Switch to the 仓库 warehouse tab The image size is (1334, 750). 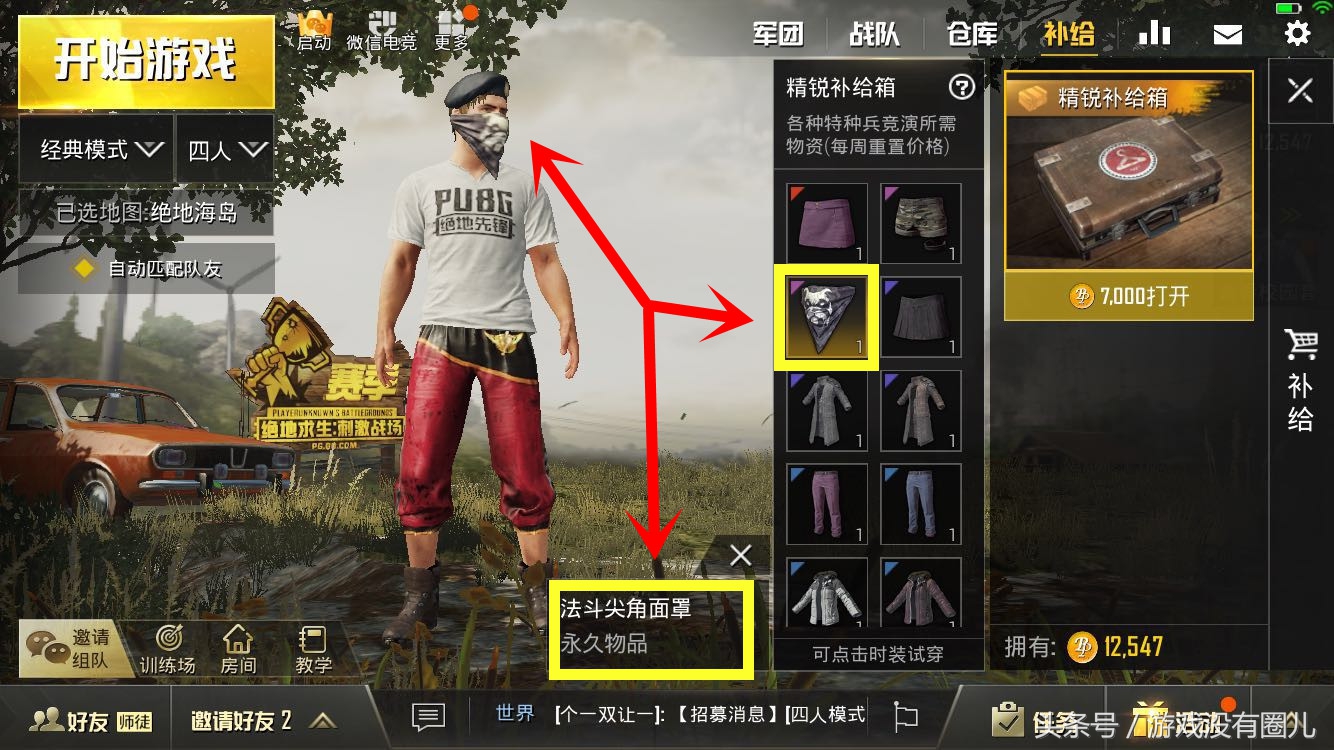tap(971, 33)
